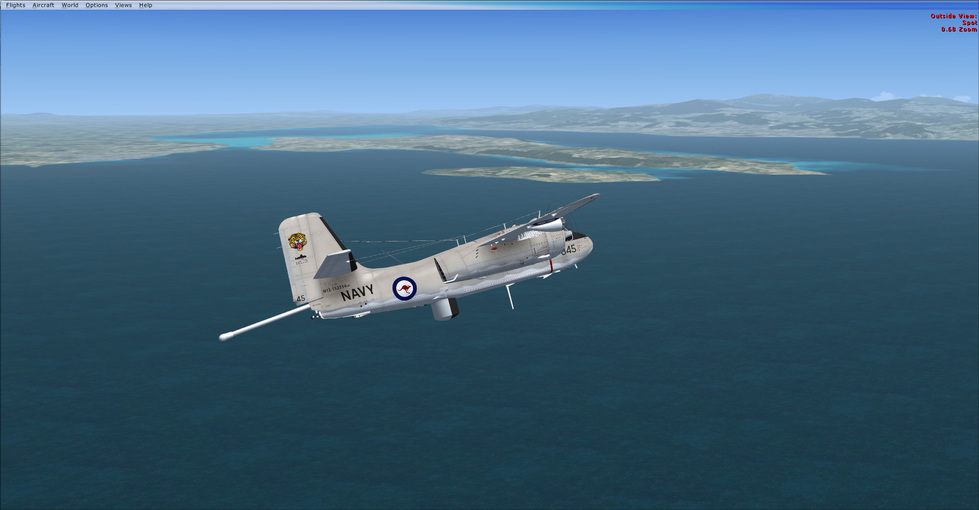The height and width of the screenshot is (510, 979).
Task: Click the World menu
Action: point(70,5)
